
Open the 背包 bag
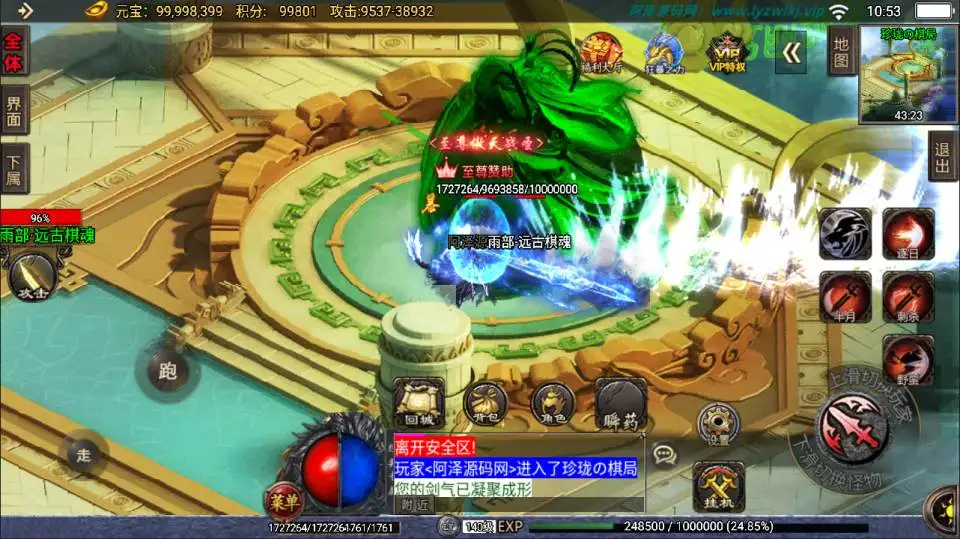pyautogui.click(x=487, y=401)
